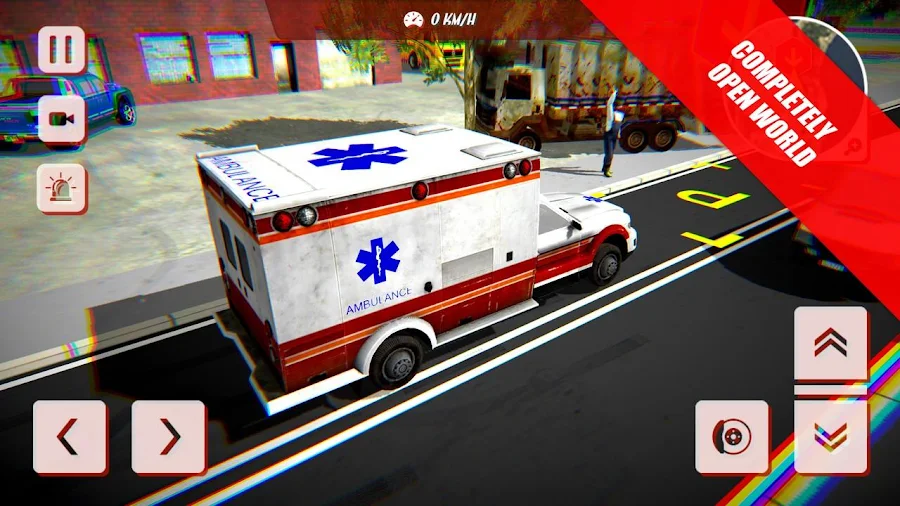Image resolution: width=900 pixels, height=506 pixels.
Task: Apply the brake disc button
Action: point(732,437)
